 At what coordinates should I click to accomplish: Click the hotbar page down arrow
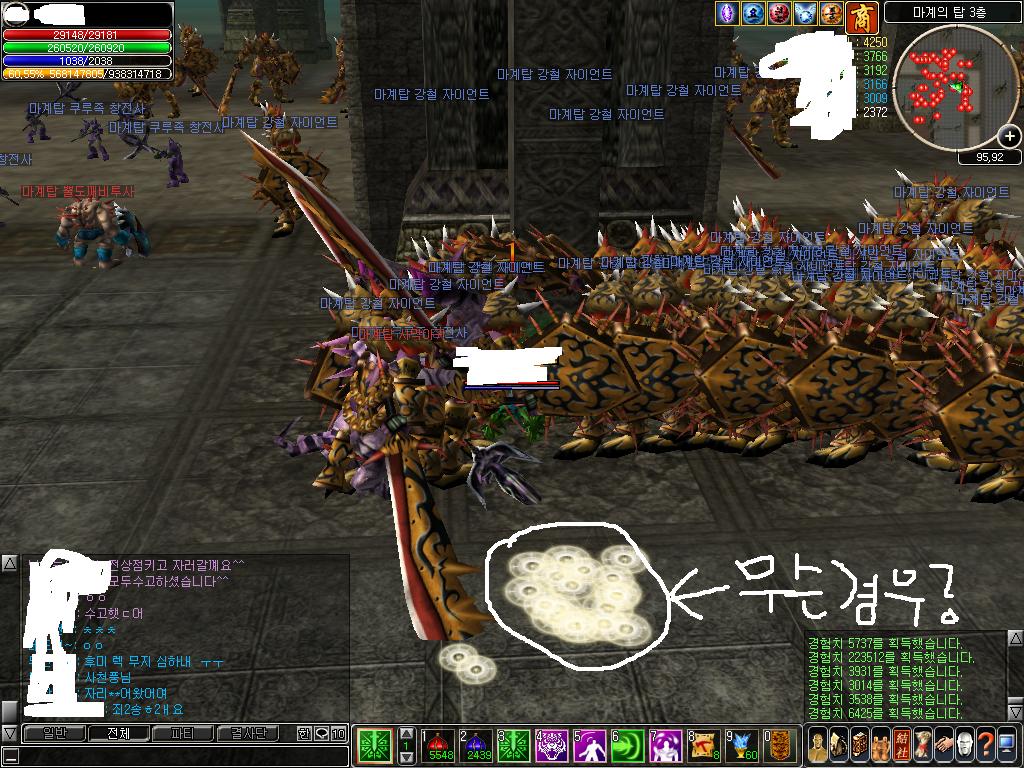[x=406, y=757]
